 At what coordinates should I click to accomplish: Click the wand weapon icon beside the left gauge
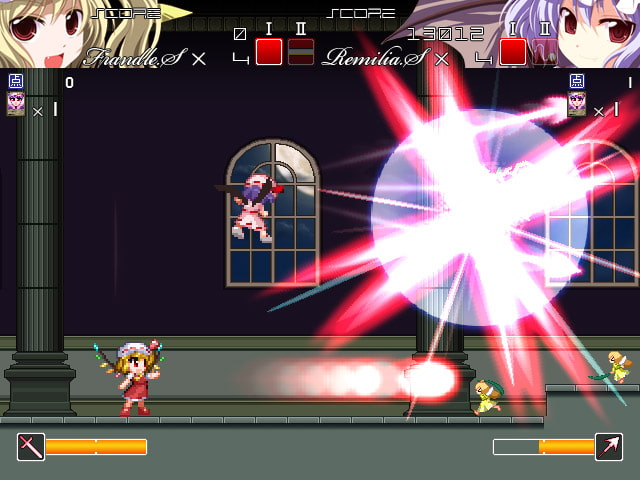(x=31, y=446)
